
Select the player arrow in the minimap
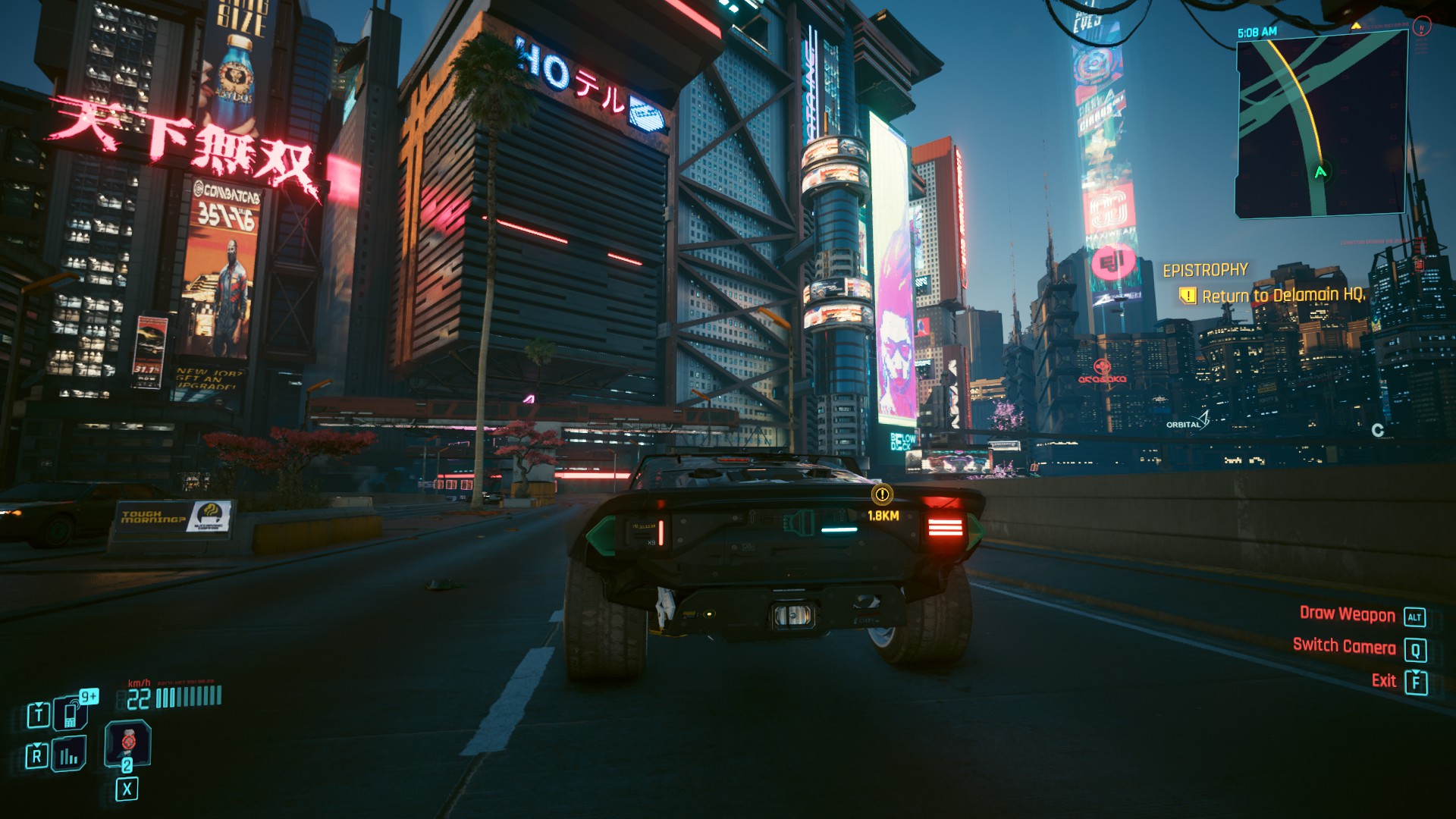click(x=1319, y=174)
